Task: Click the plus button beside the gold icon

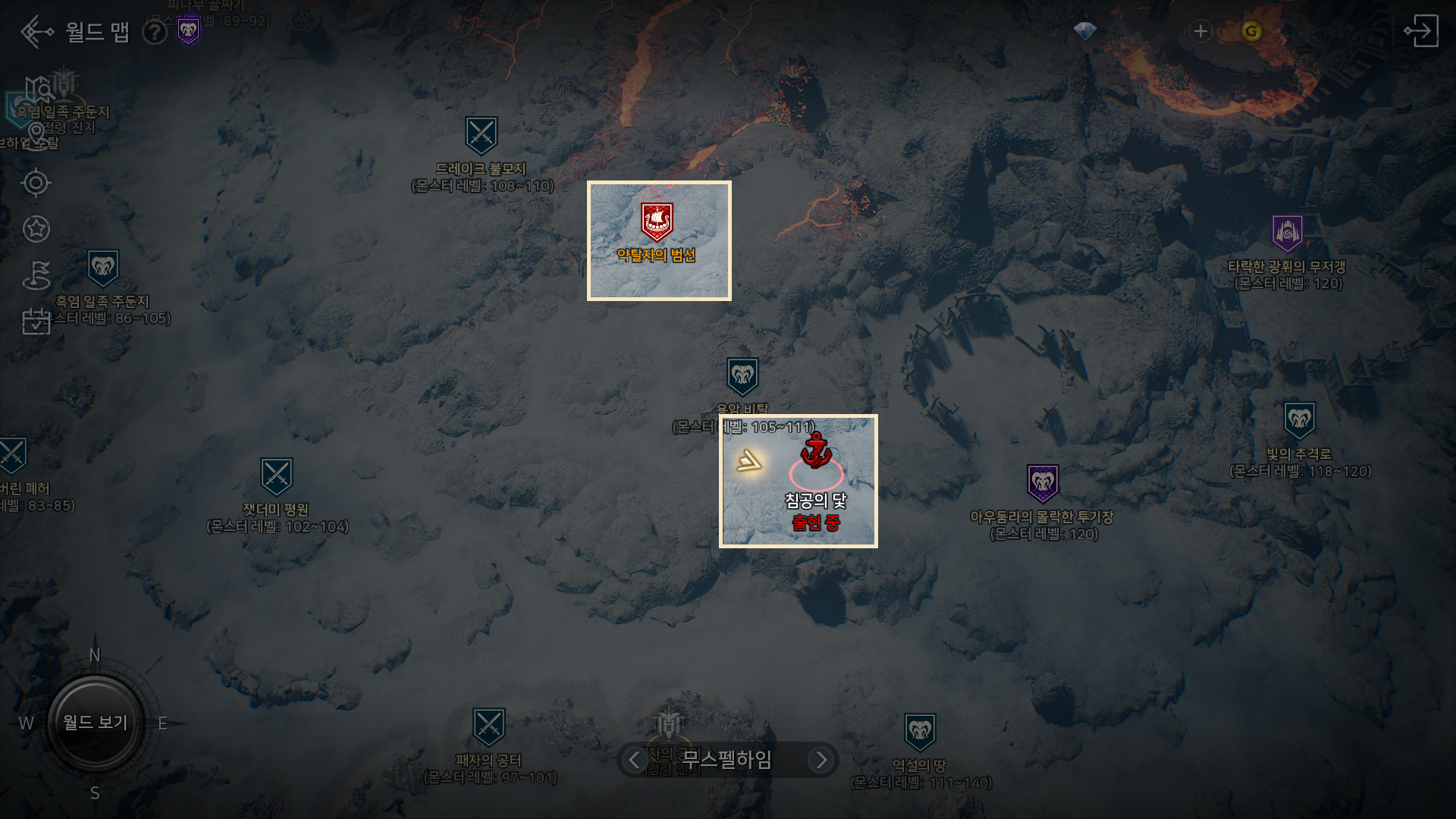Action: coord(1200,32)
